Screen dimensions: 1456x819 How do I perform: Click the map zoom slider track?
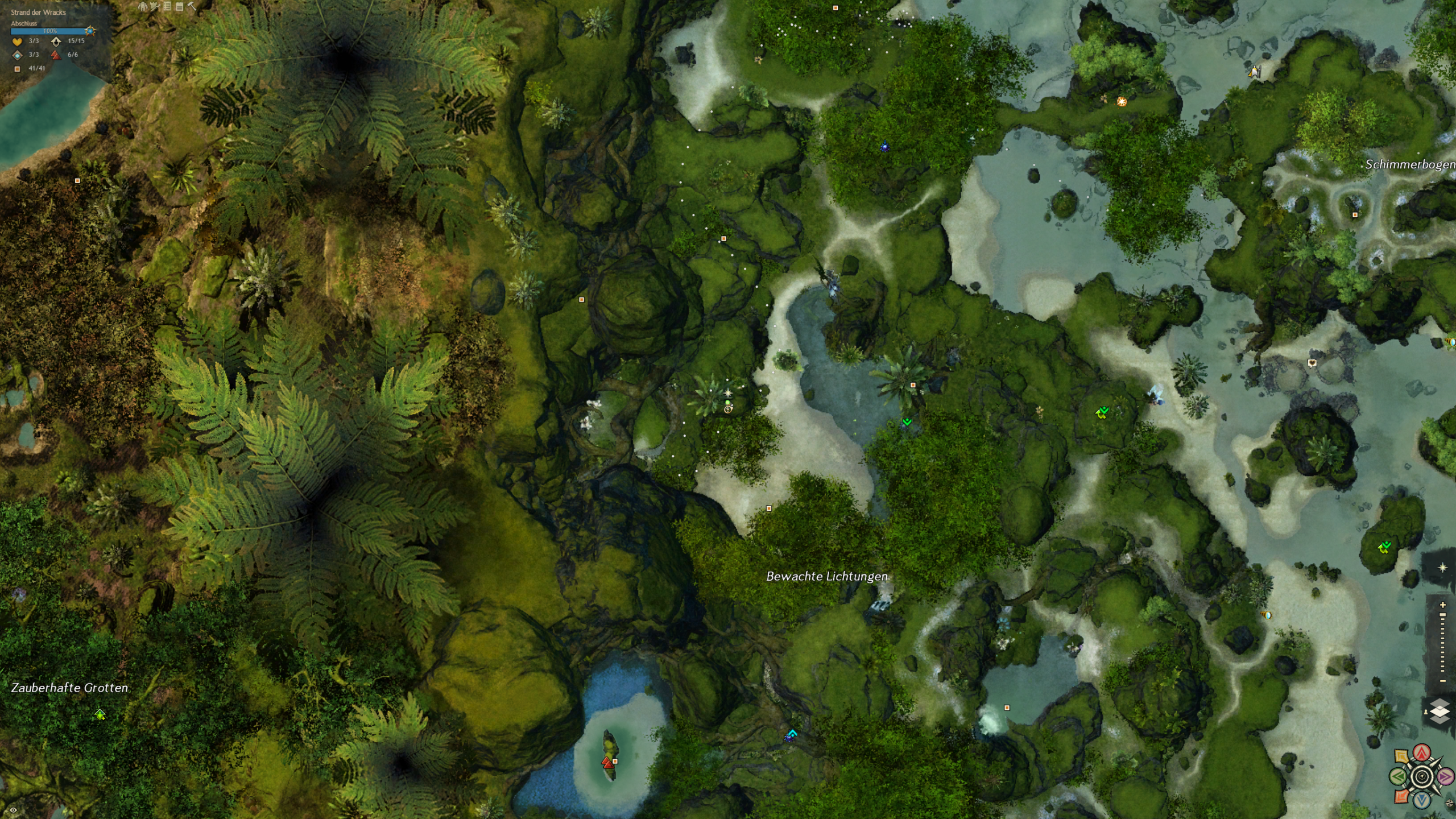1443,643
